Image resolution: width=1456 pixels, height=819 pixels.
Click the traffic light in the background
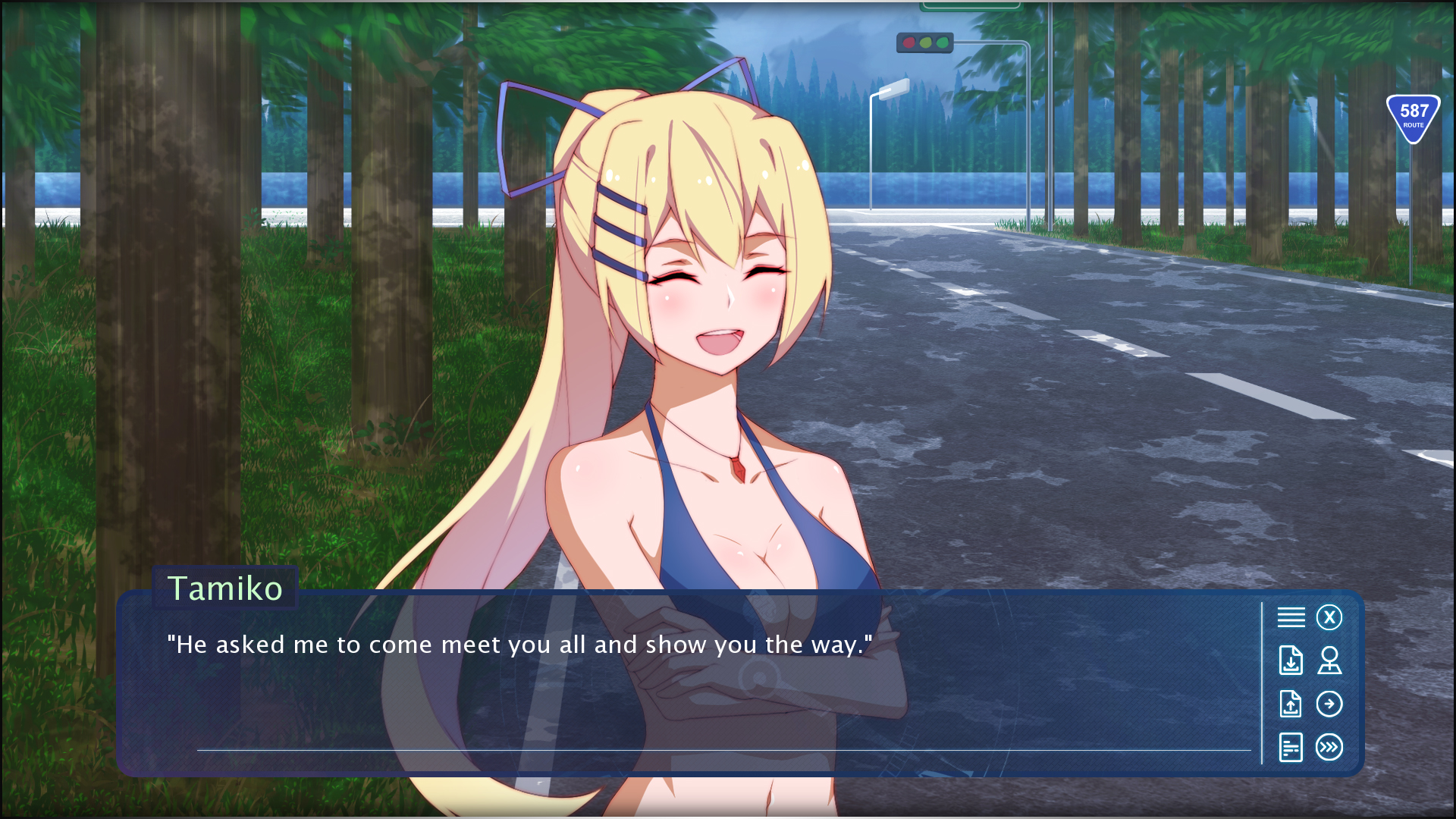(x=924, y=42)
